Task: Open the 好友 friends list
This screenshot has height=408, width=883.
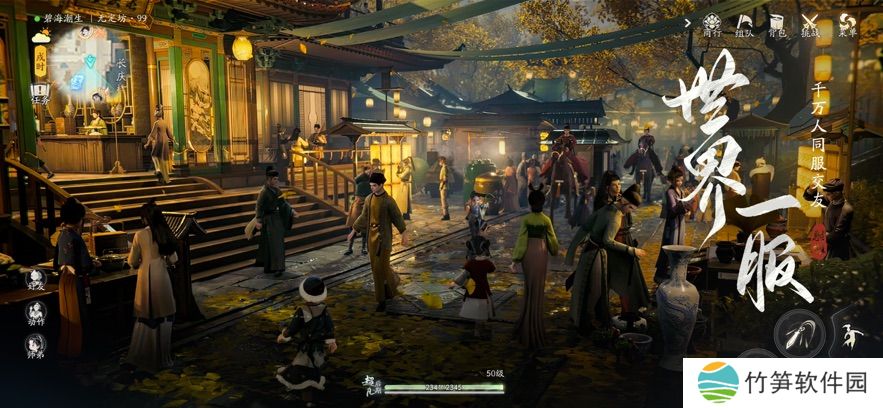Action: [37, 280]
